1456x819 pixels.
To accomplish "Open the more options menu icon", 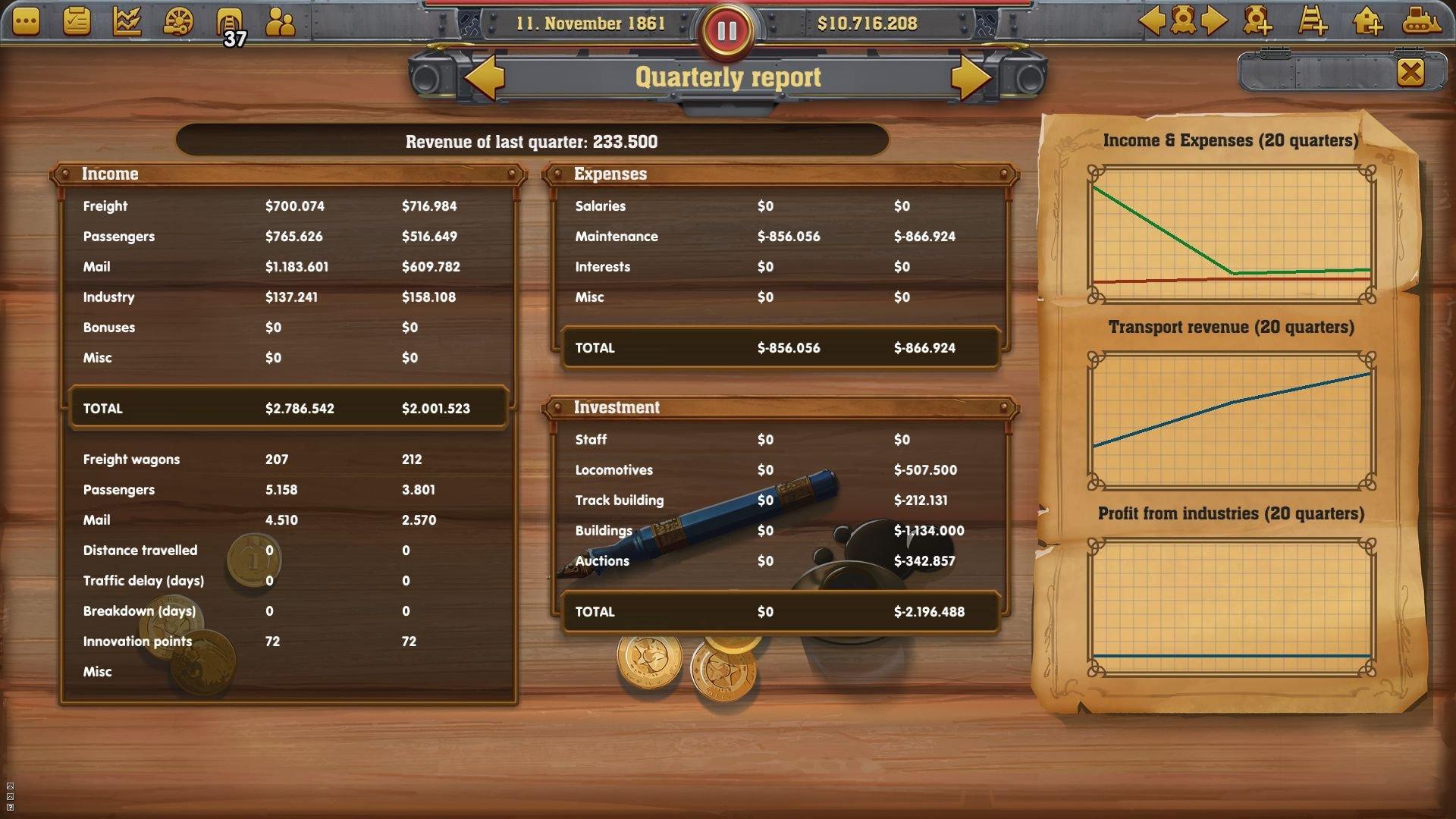I will [27, 23].
